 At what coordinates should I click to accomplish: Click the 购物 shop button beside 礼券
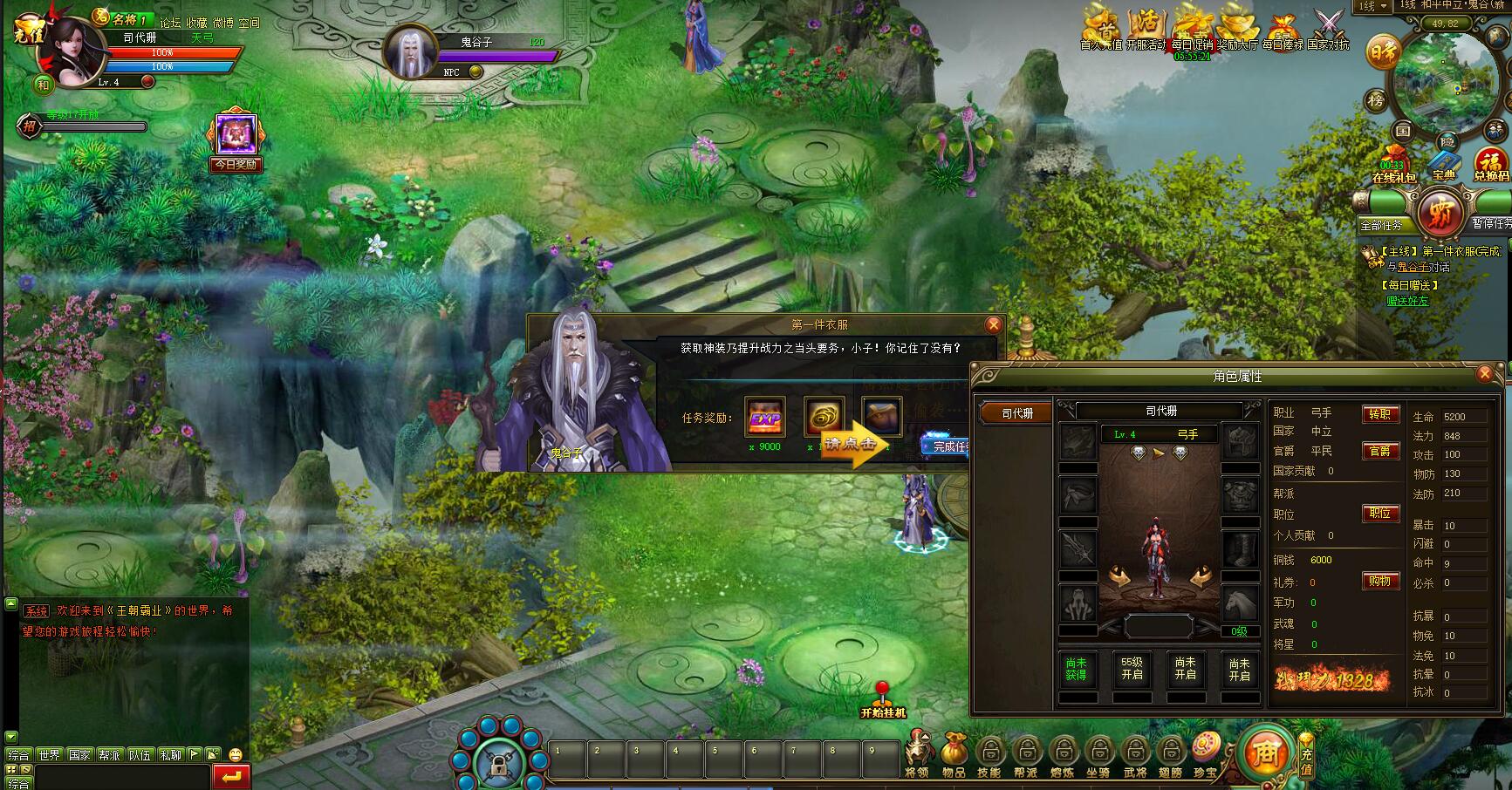tap(1380, 581)
